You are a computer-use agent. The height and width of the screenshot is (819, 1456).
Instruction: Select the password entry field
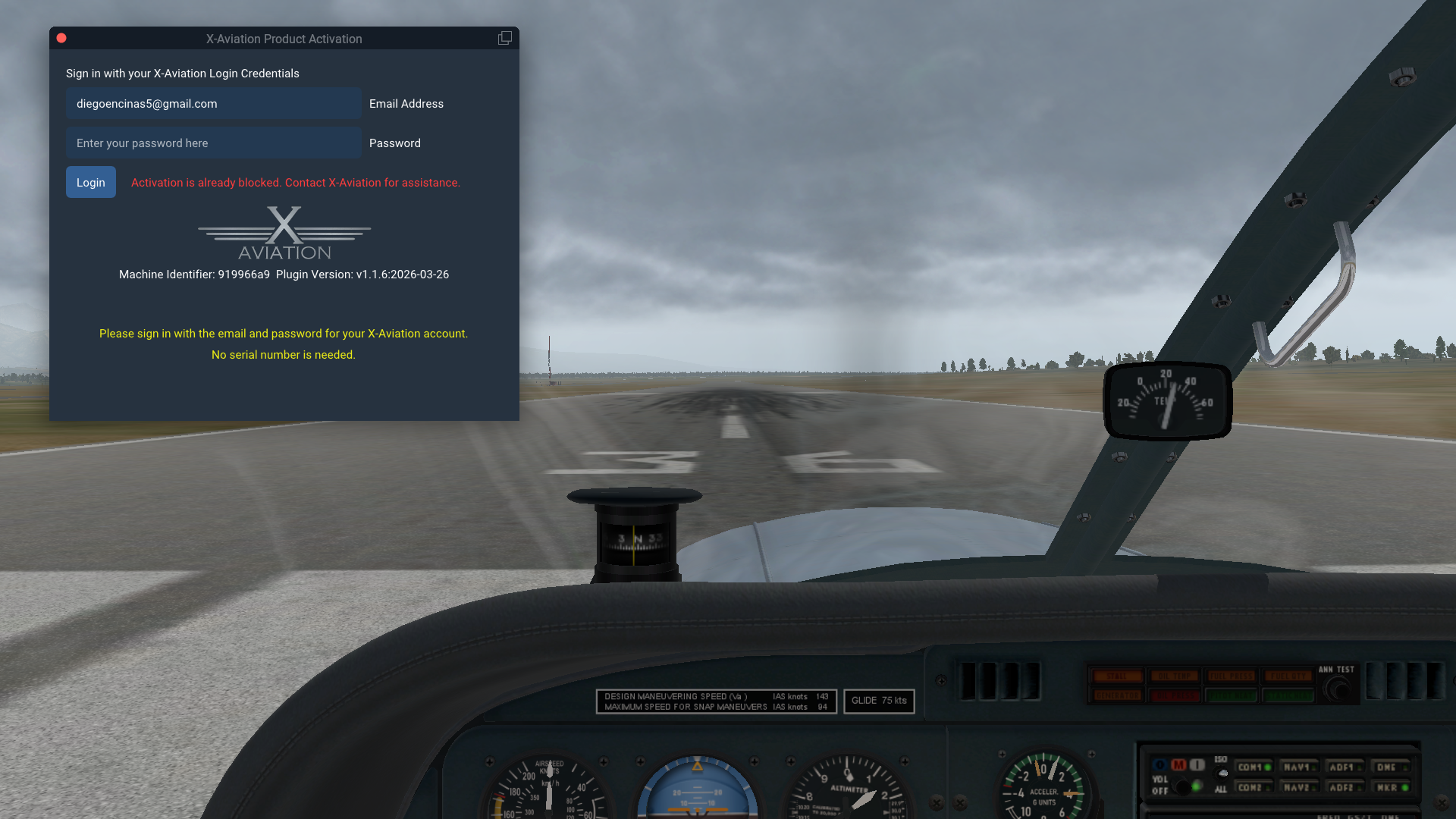coord(213,143)
